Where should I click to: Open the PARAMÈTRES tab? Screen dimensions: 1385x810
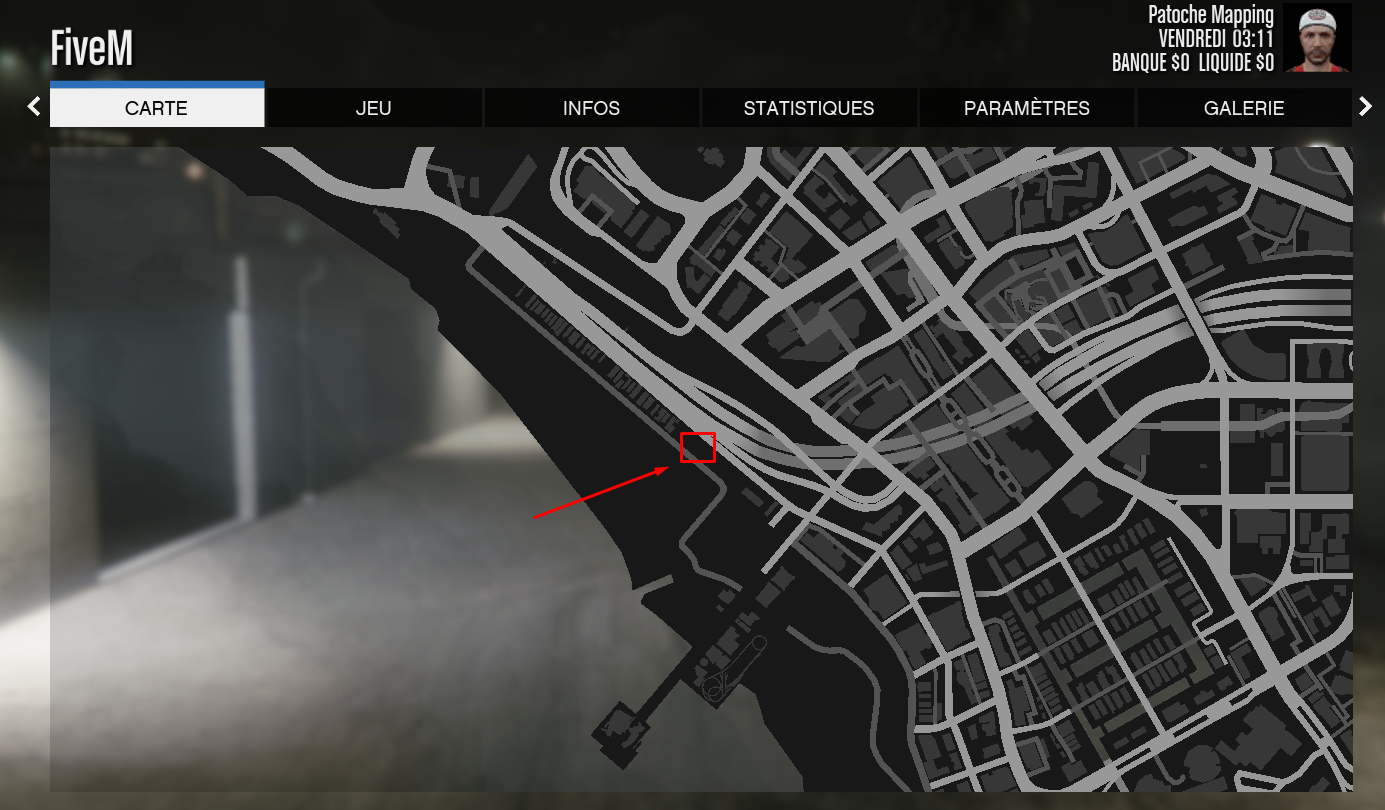click(1026, 107)
